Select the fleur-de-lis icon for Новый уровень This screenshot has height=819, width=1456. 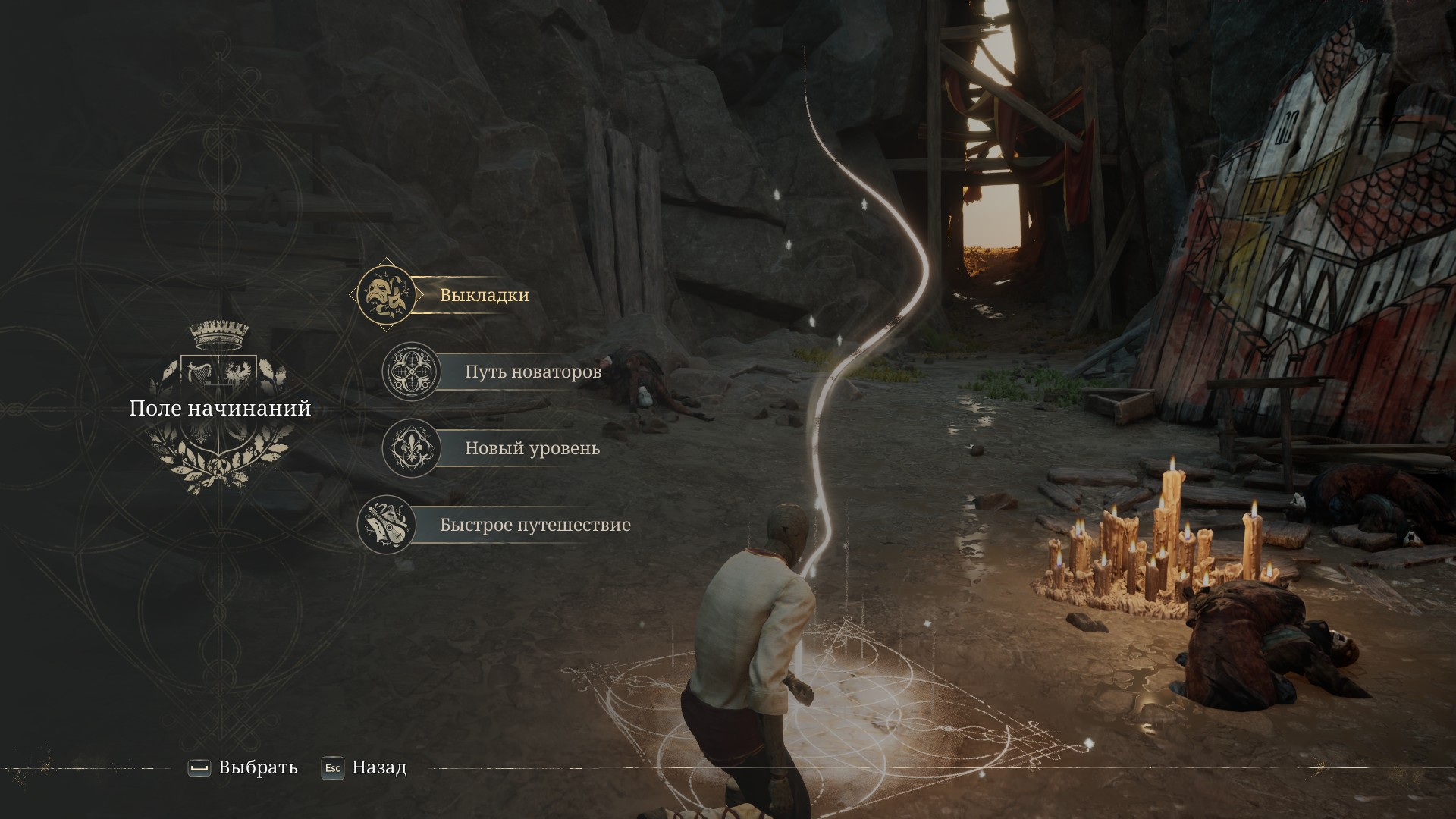[x=411, y=448]
